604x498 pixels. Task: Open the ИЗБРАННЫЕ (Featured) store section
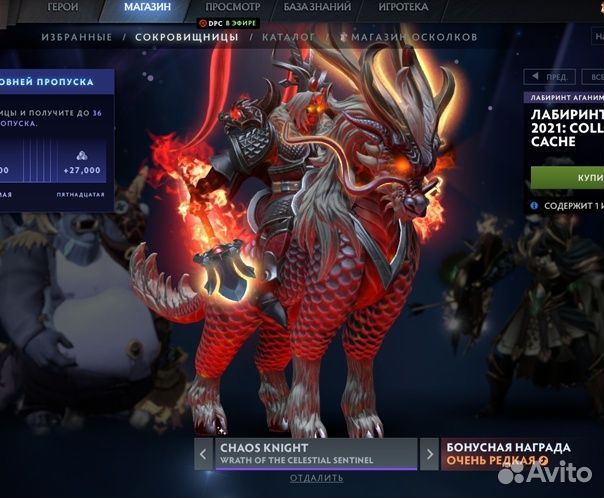[x=76, y=38]
